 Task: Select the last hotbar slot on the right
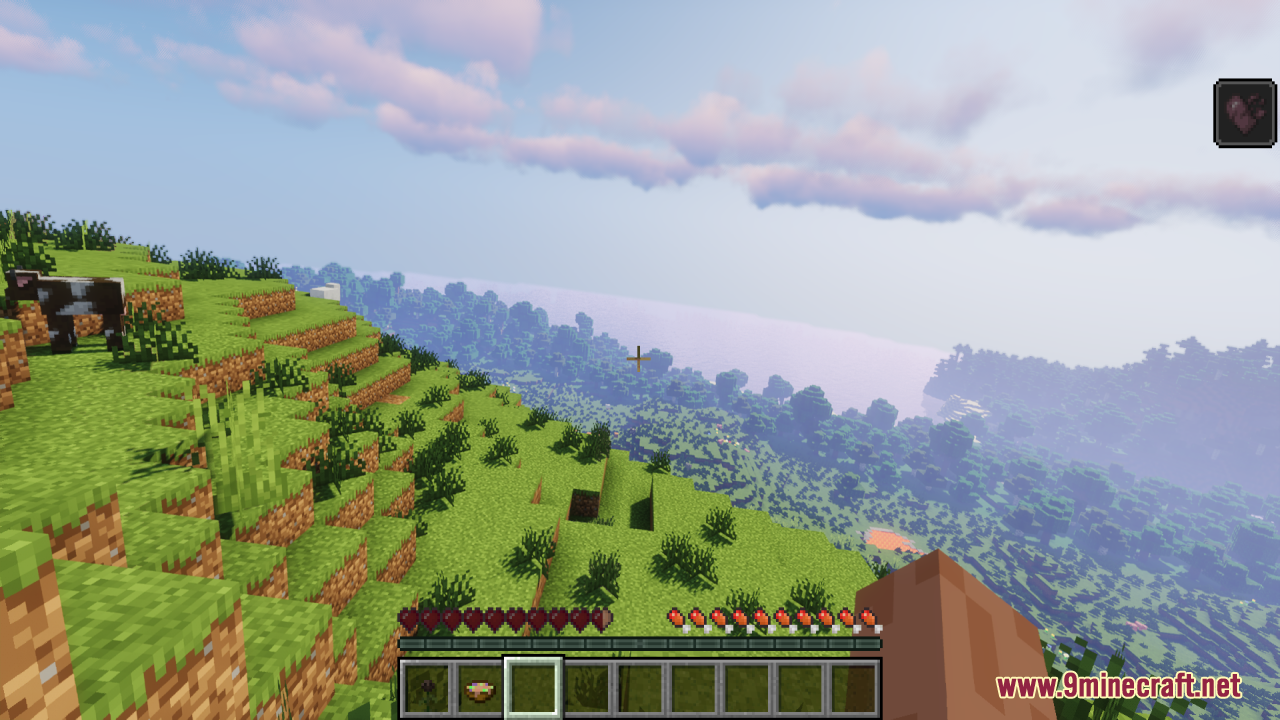coord(849,688)
